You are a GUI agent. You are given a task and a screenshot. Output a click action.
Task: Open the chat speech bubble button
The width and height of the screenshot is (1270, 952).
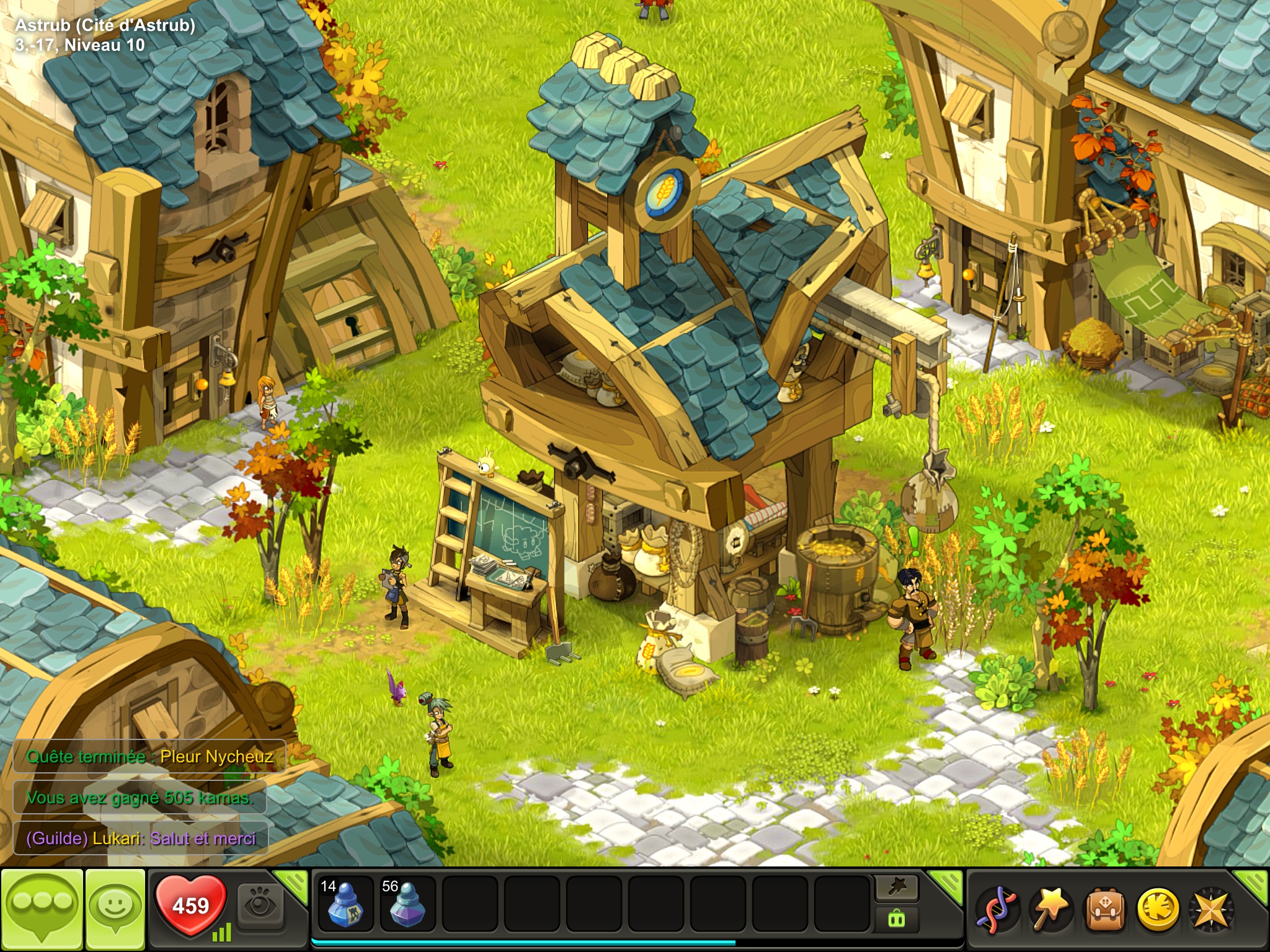pyautogui.click(x=42, y=909)
